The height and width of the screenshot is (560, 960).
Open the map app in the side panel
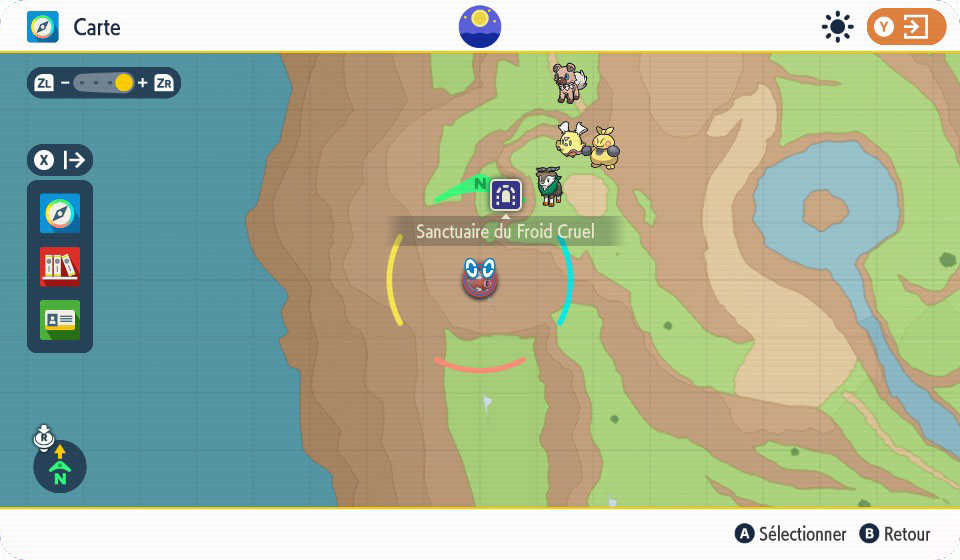60,214
